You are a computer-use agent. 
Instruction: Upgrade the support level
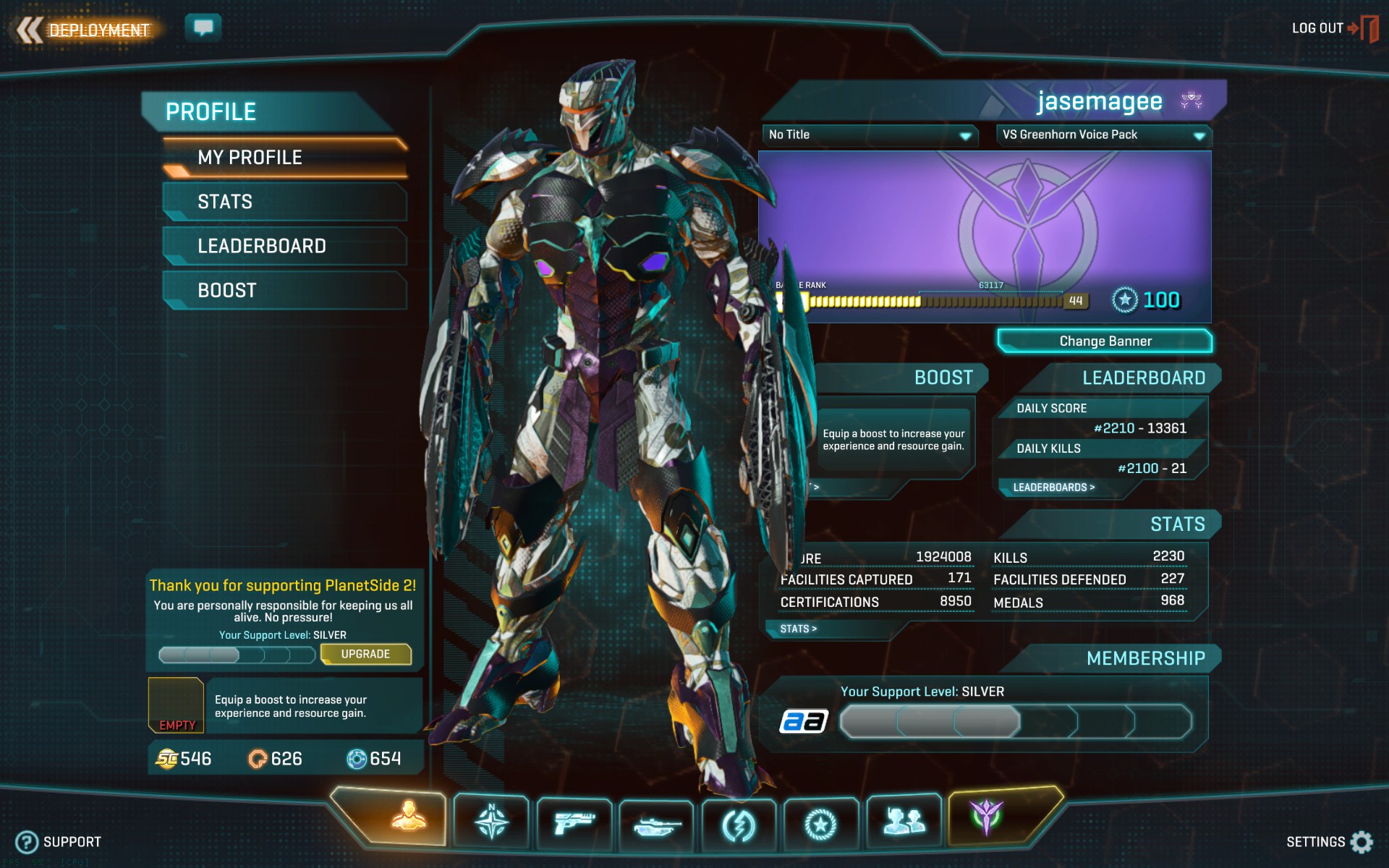pyautogui.click(x=365, y=654)
